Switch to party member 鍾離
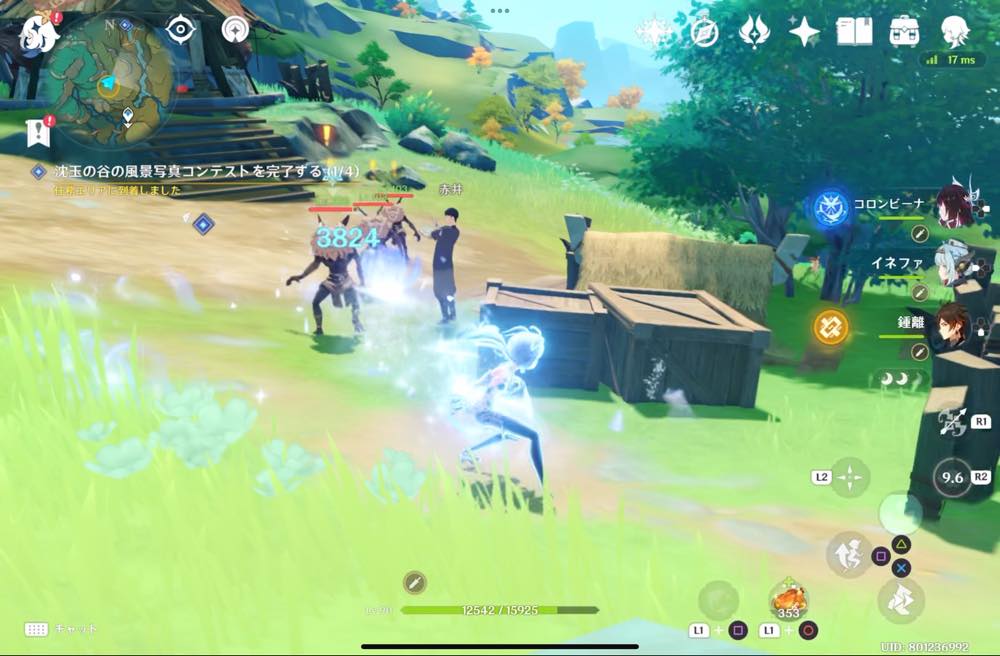The image size is (1000, 656). (x=955, y=326)
